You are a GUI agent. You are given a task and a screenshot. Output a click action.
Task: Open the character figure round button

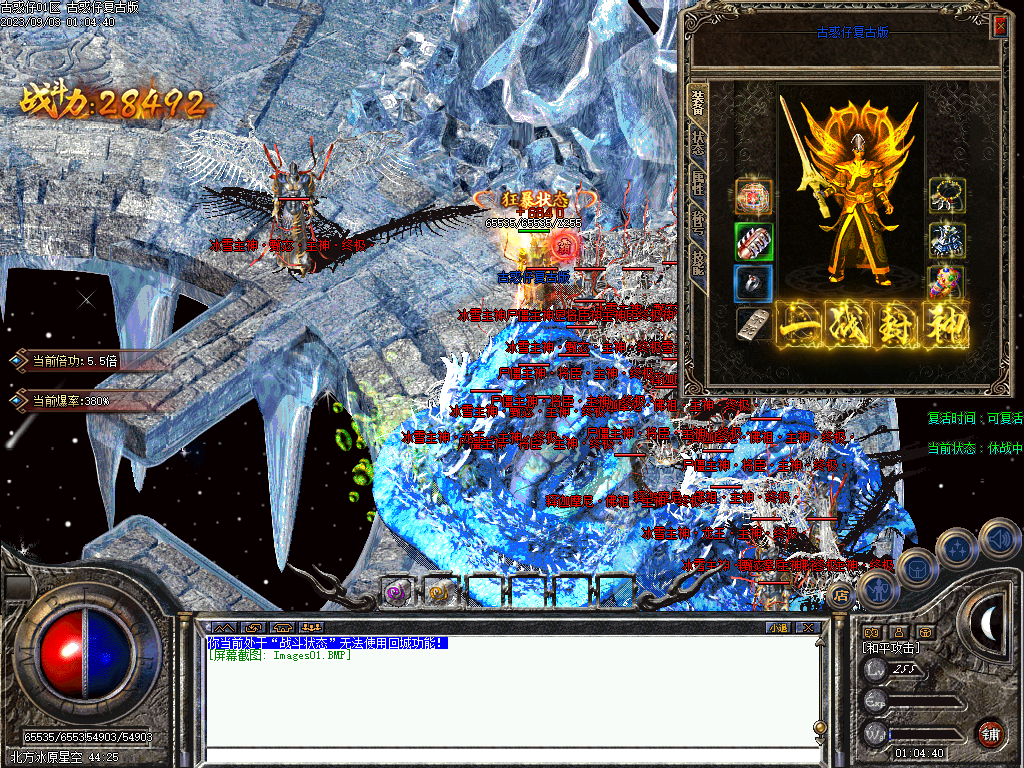[877, 592]
